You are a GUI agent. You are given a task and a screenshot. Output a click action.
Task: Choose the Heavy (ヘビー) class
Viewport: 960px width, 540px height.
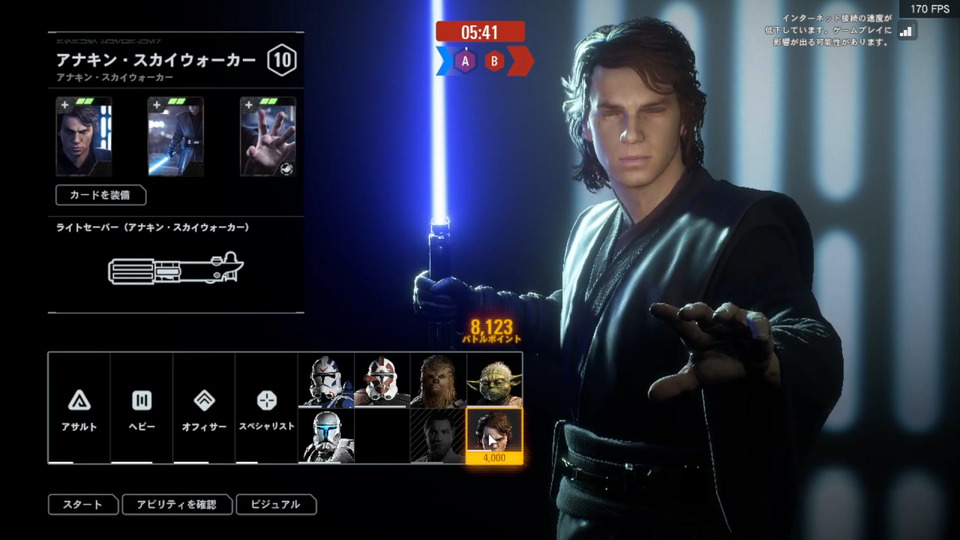(141, 408)
